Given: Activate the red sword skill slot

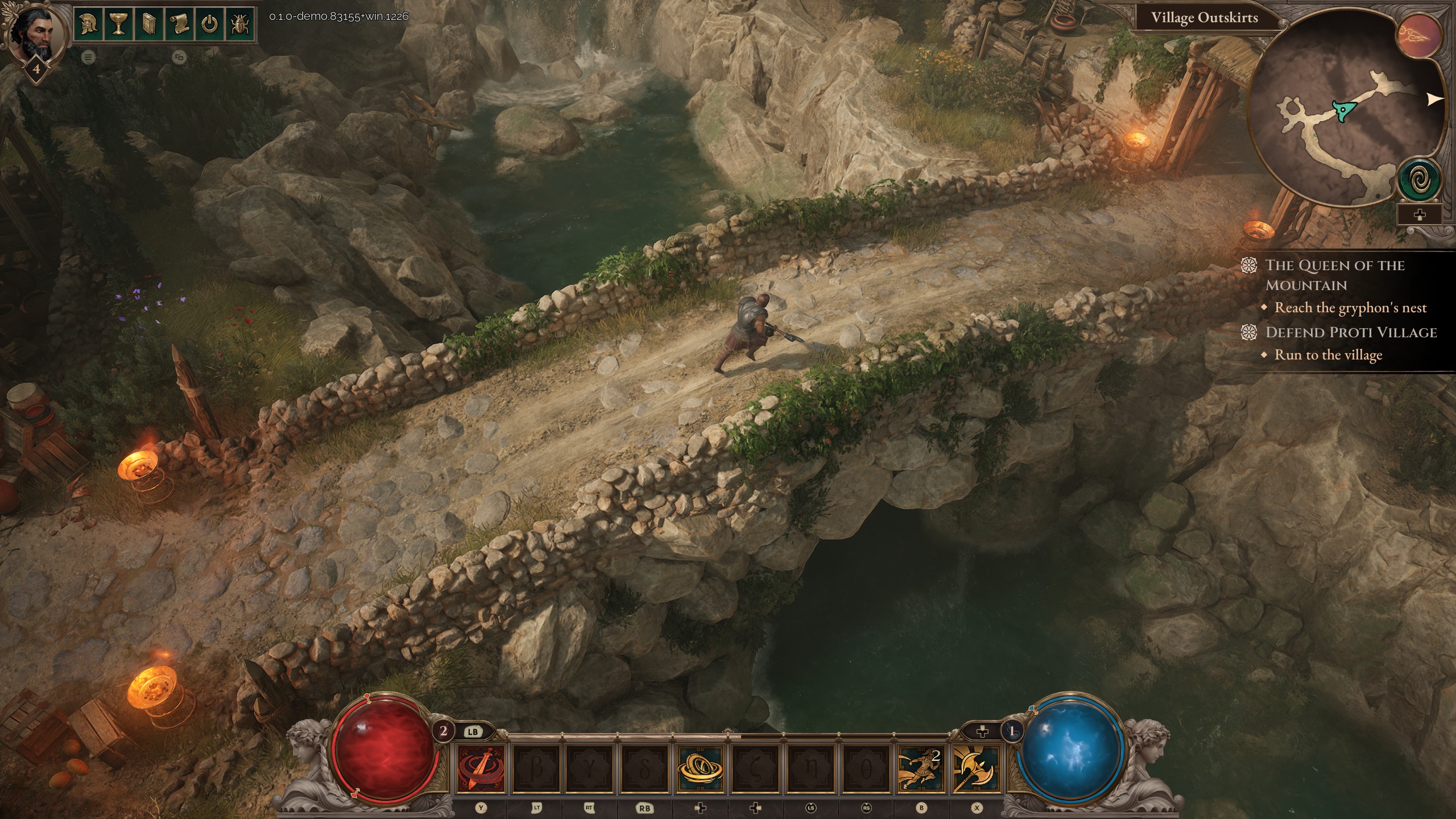Looking at the screenshot, I should coord(481,769).
